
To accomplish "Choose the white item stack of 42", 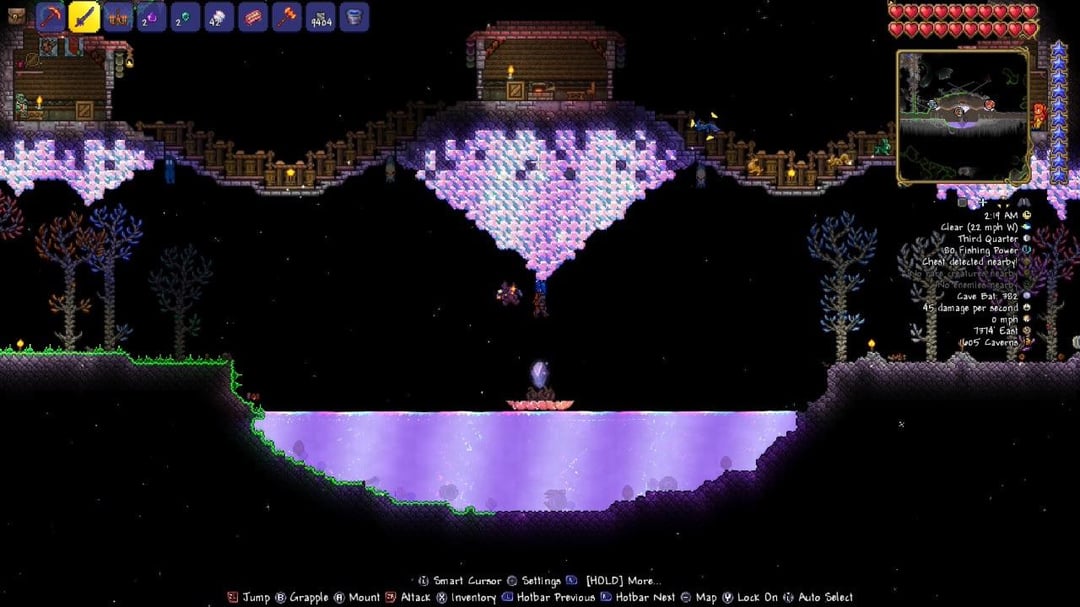I will pos(219,17).
